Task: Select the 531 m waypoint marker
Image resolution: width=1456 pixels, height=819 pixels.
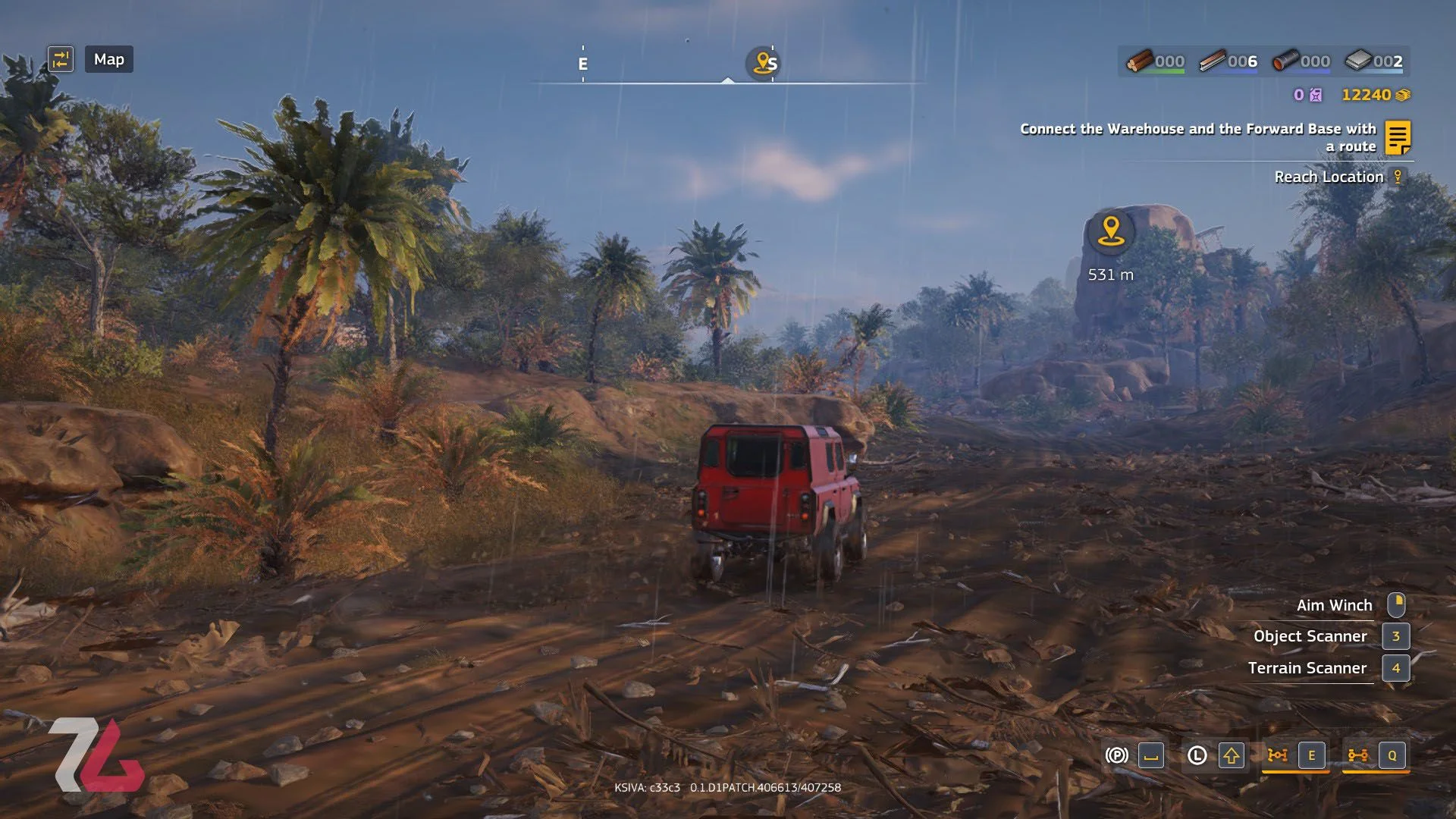Action: [x=1111, y=231]
